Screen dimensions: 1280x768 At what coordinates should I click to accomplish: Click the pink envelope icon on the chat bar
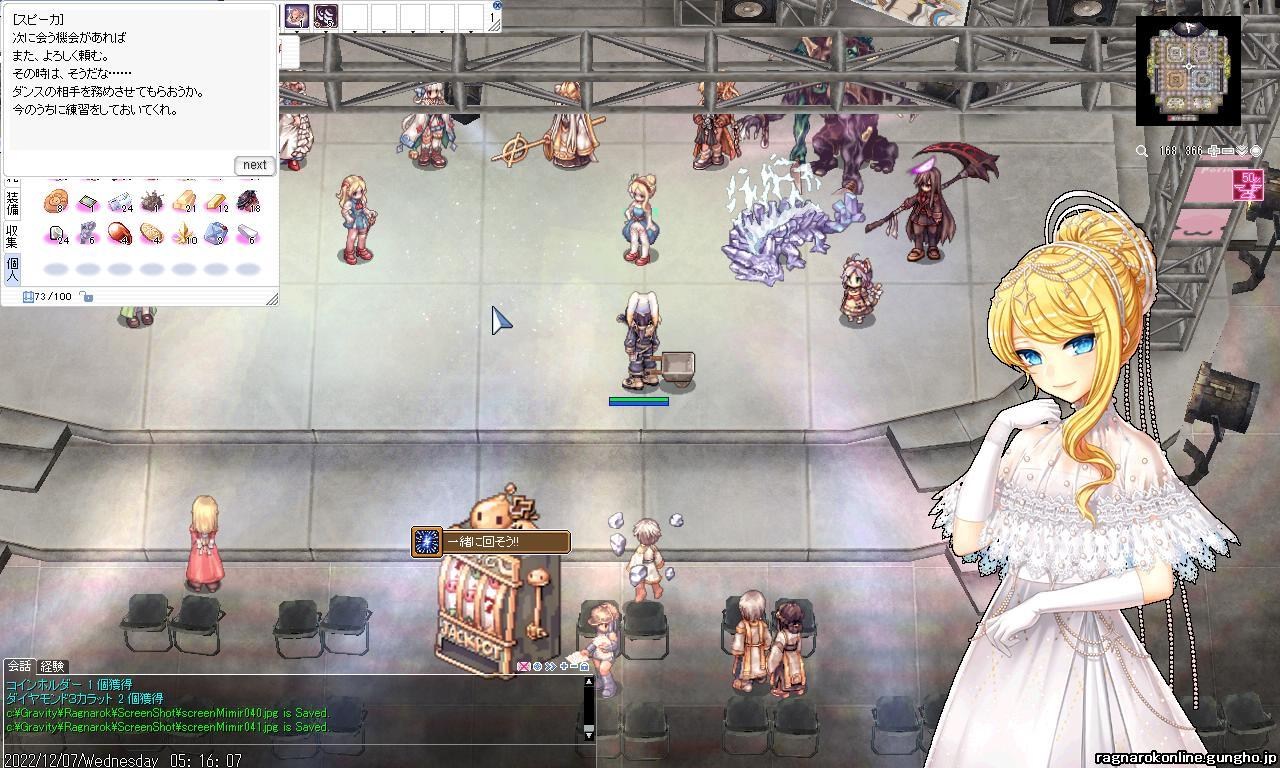pos(524,667)
